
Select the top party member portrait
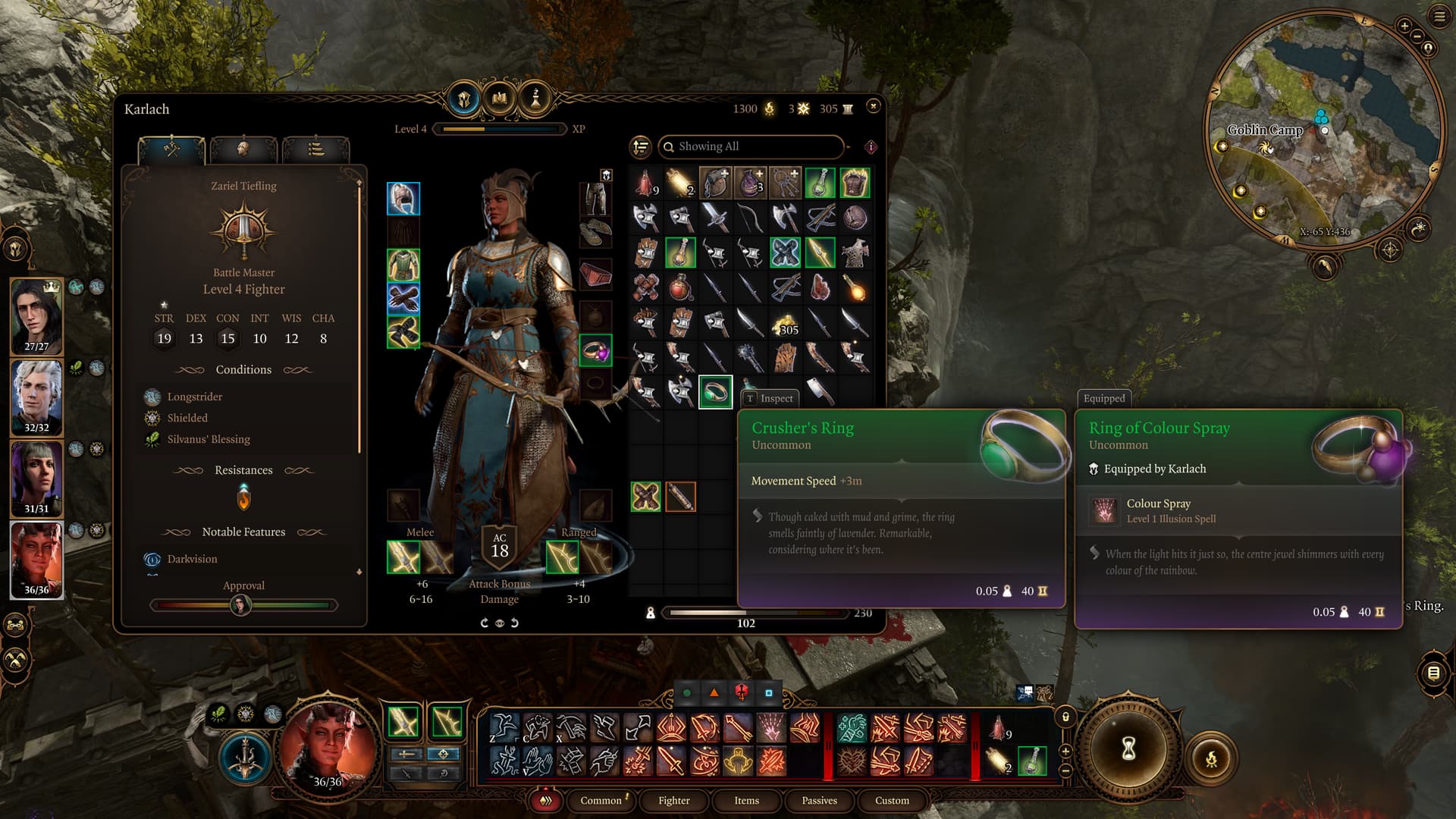36,316
